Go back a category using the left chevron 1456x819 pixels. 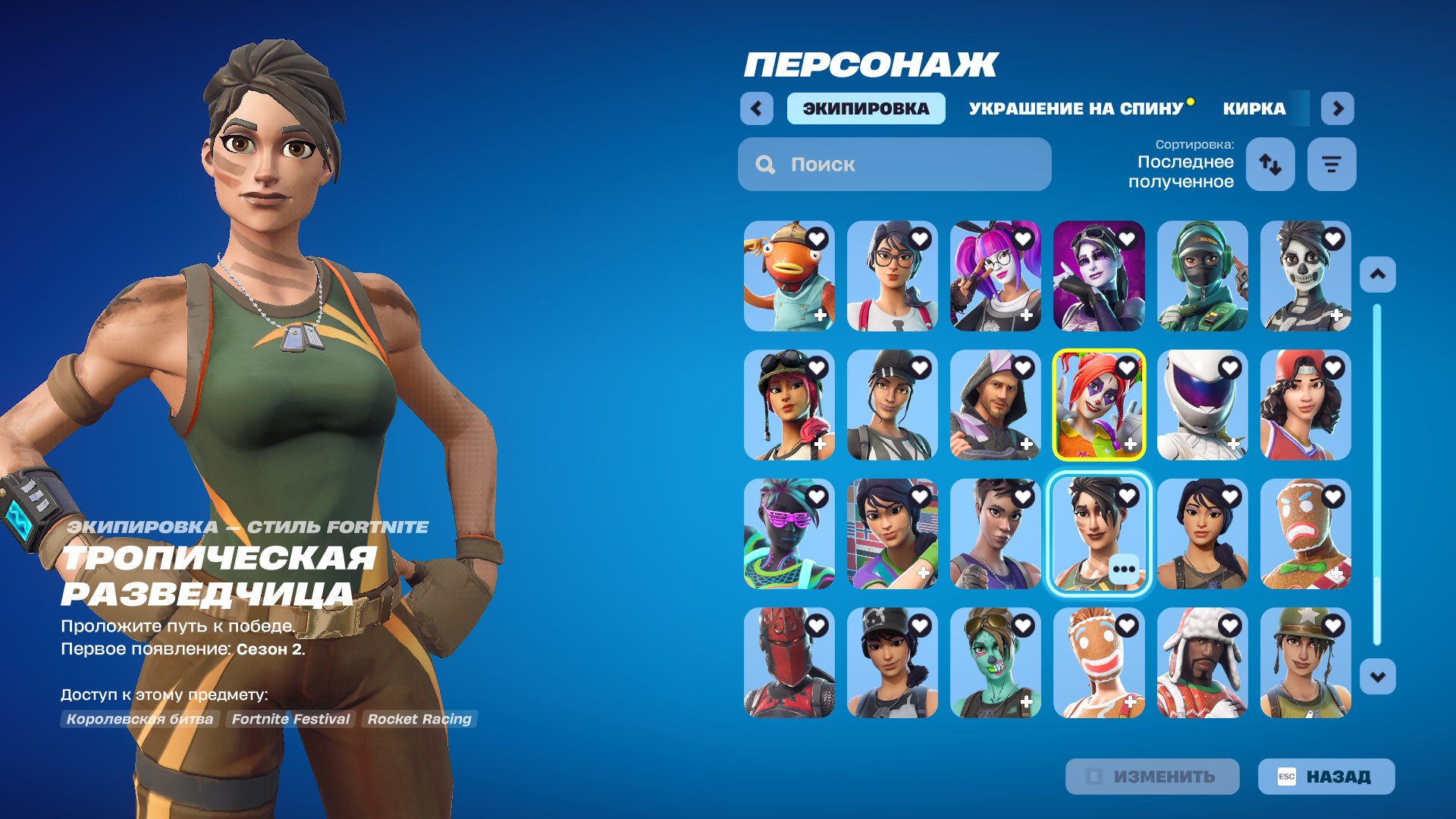tap(755, 108)
